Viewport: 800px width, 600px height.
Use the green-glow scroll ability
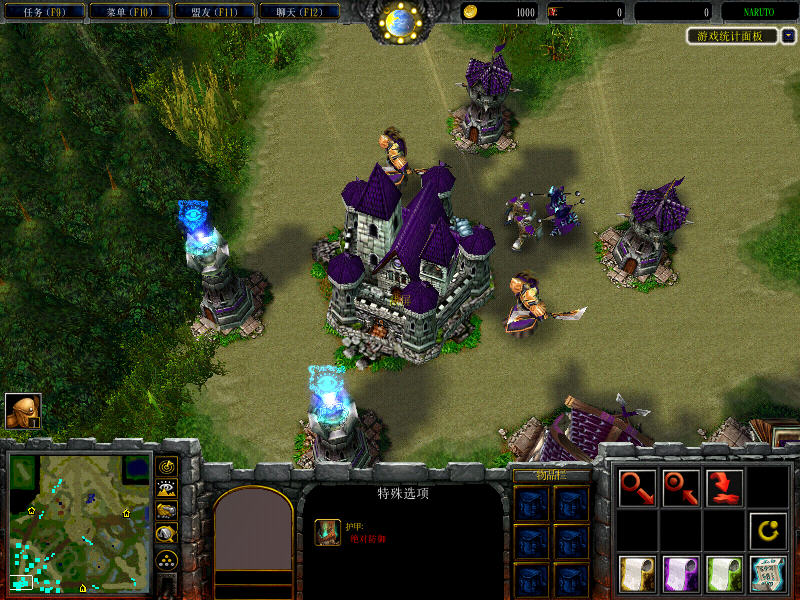pos(725,573)
